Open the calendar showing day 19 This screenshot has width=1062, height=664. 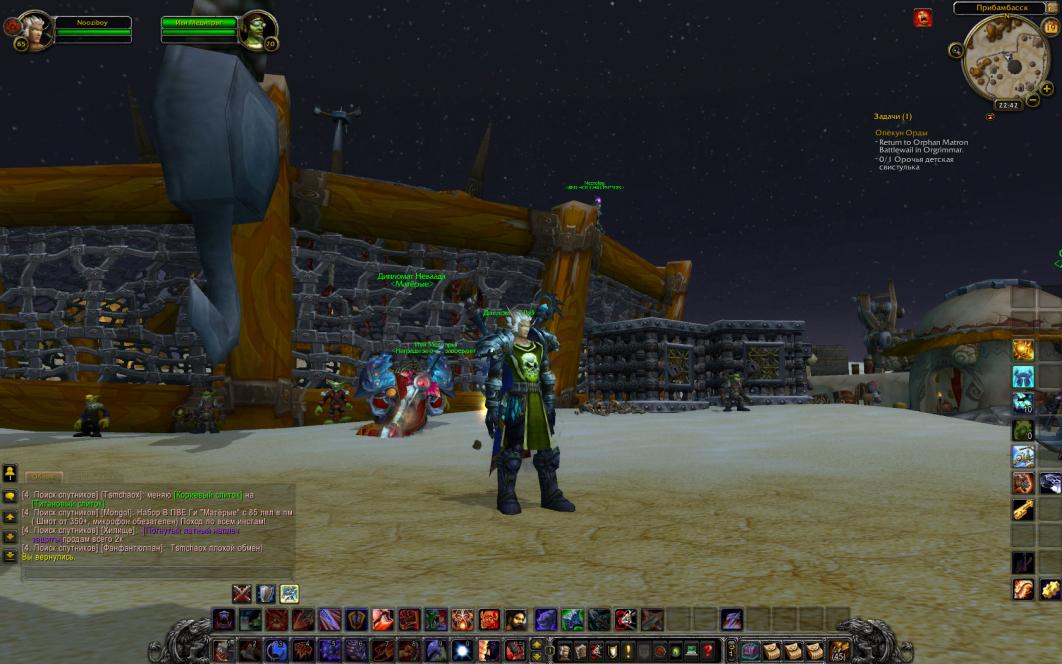coord(1050,28)
